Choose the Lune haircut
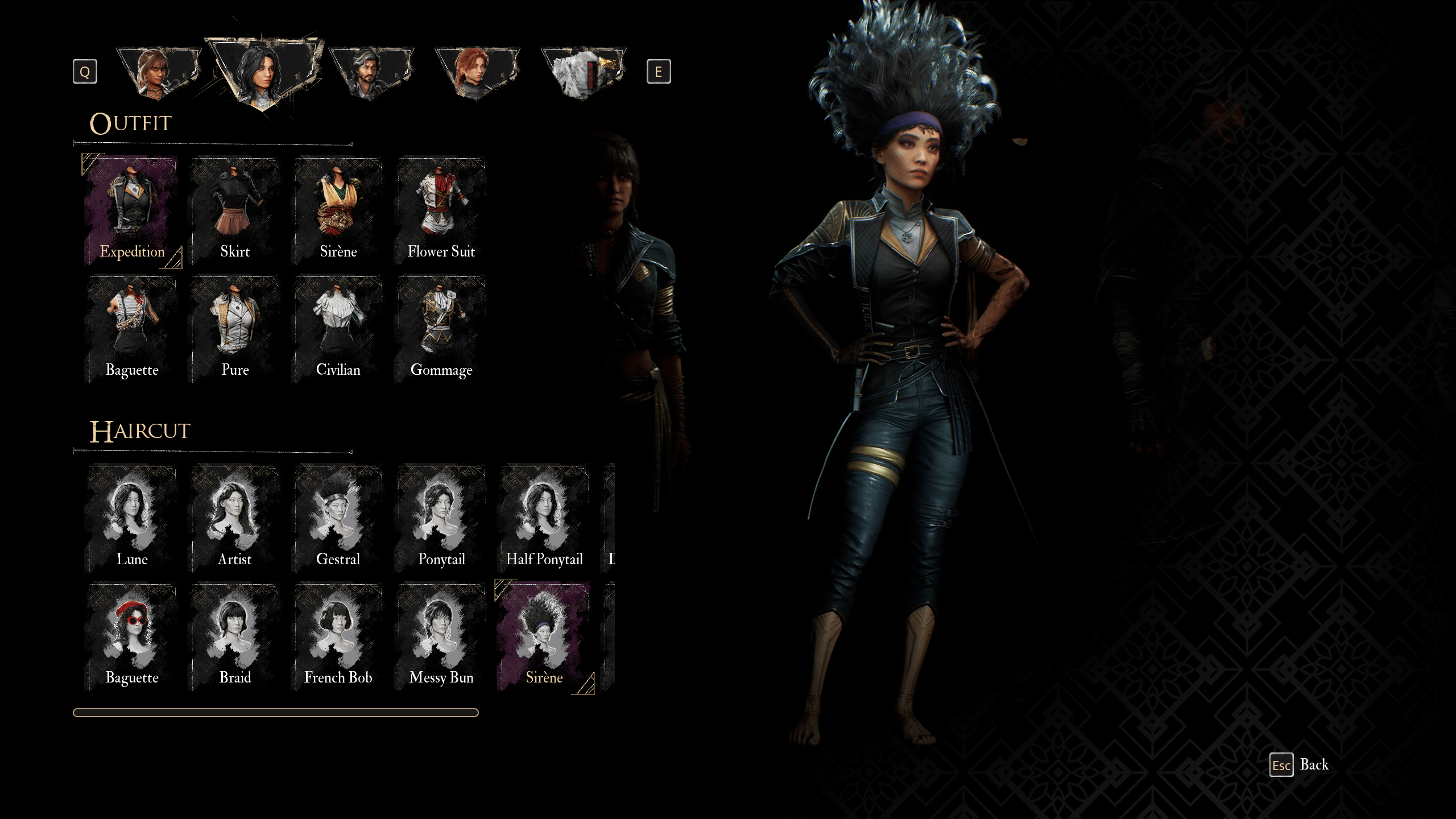The width and height of the screenshot is (1456, 819). pos(132,518)
